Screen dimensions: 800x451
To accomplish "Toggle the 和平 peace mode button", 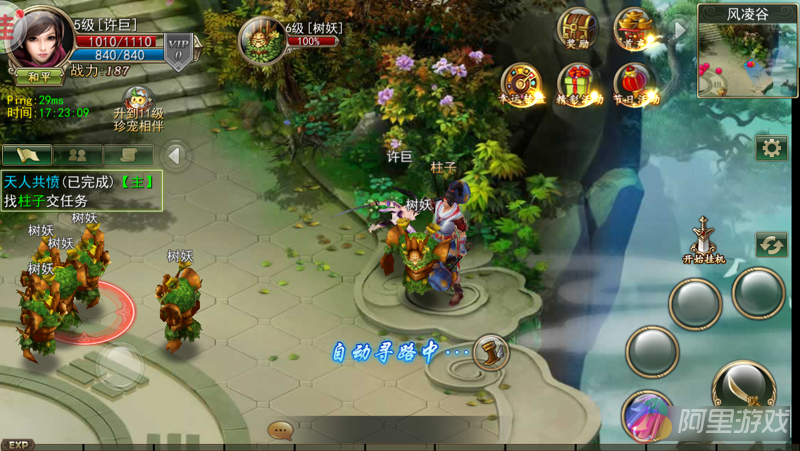I will point(39,76).
